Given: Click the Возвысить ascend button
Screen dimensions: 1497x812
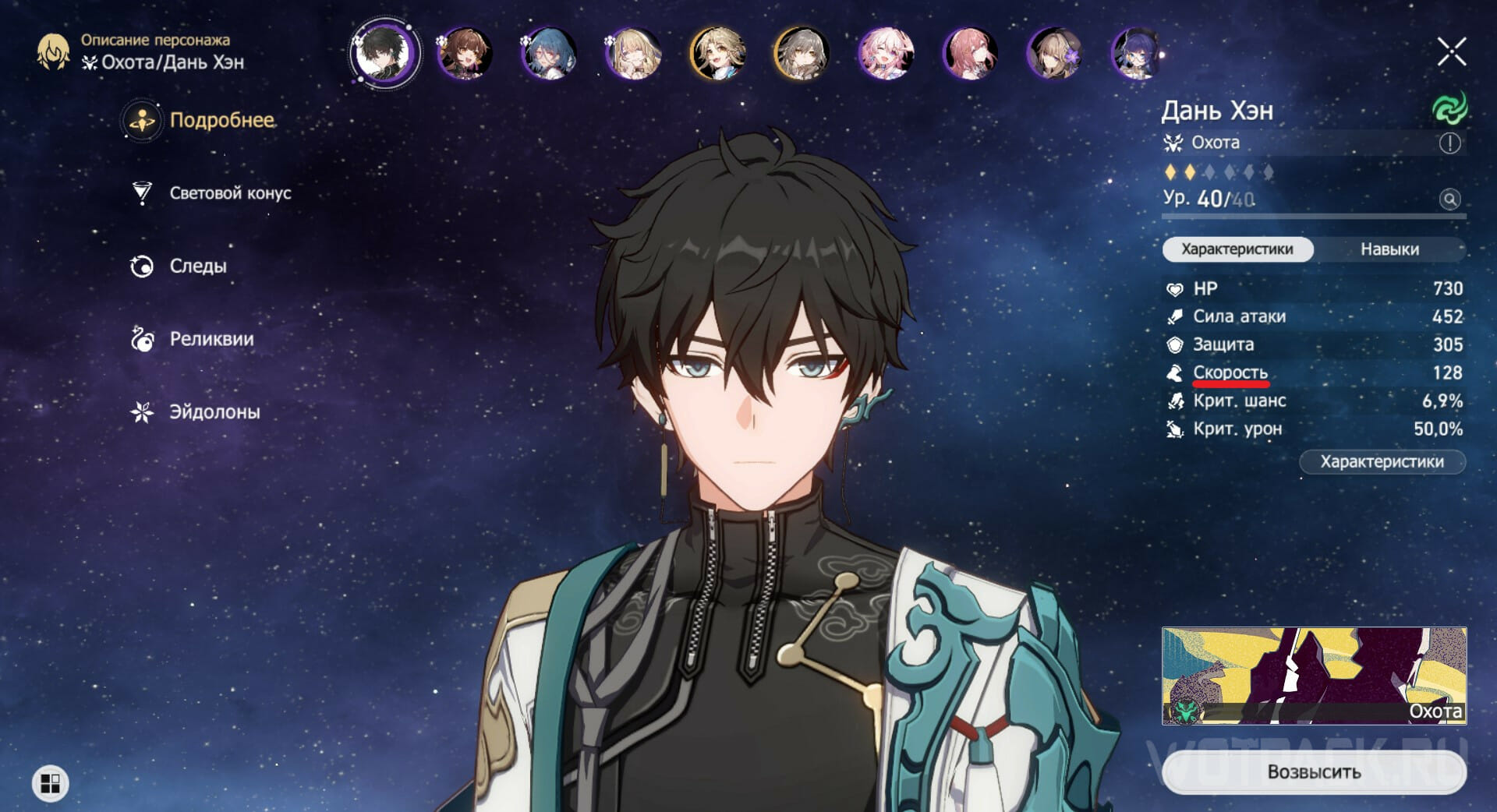Looking at the screenshot, I should click(x=1314, y=771).
